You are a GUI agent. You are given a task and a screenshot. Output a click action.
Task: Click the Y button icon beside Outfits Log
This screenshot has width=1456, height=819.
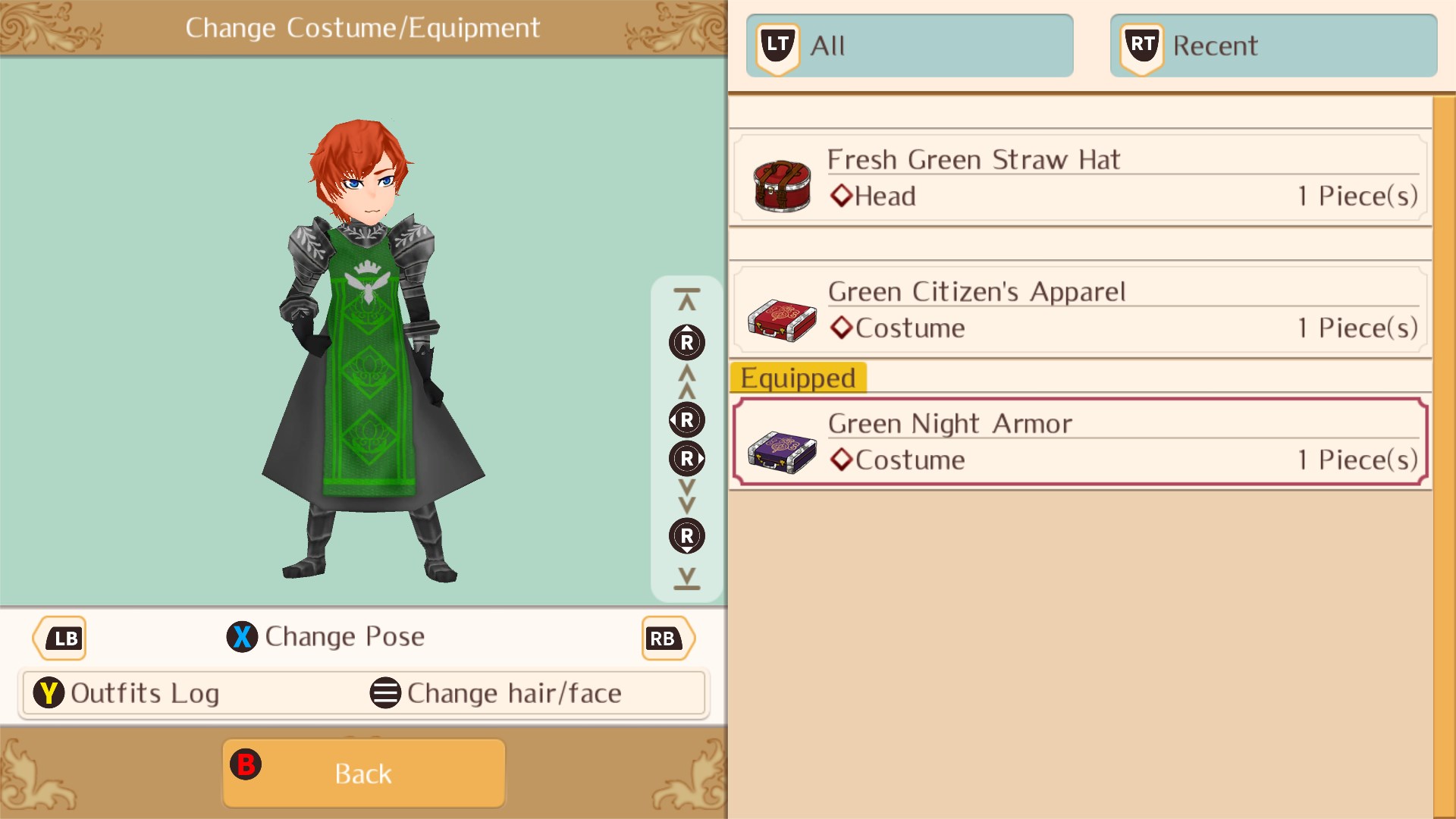(50, 692)
